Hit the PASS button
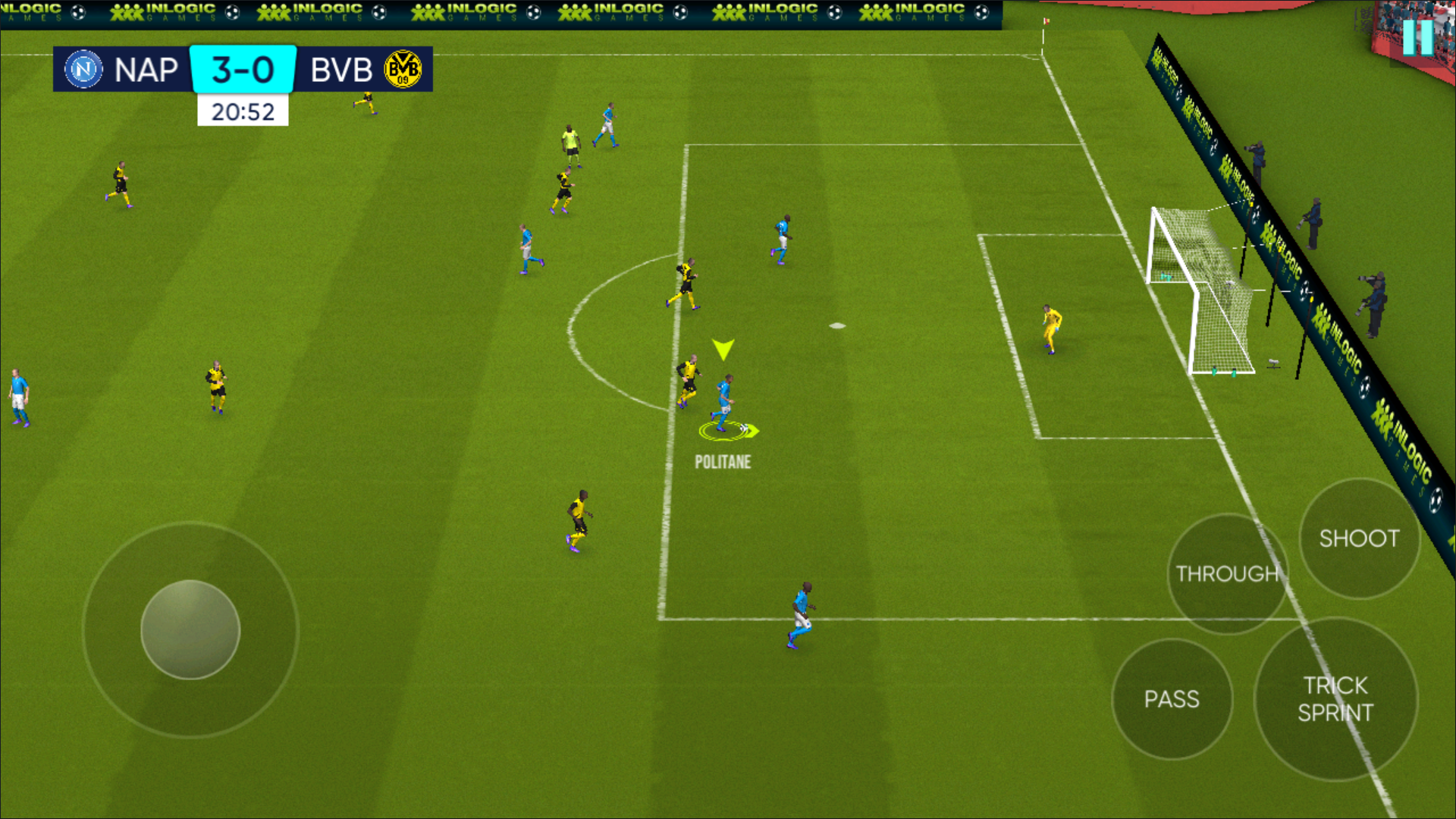Screen dimensions: 1456x819 click(x=1172, y=698)
